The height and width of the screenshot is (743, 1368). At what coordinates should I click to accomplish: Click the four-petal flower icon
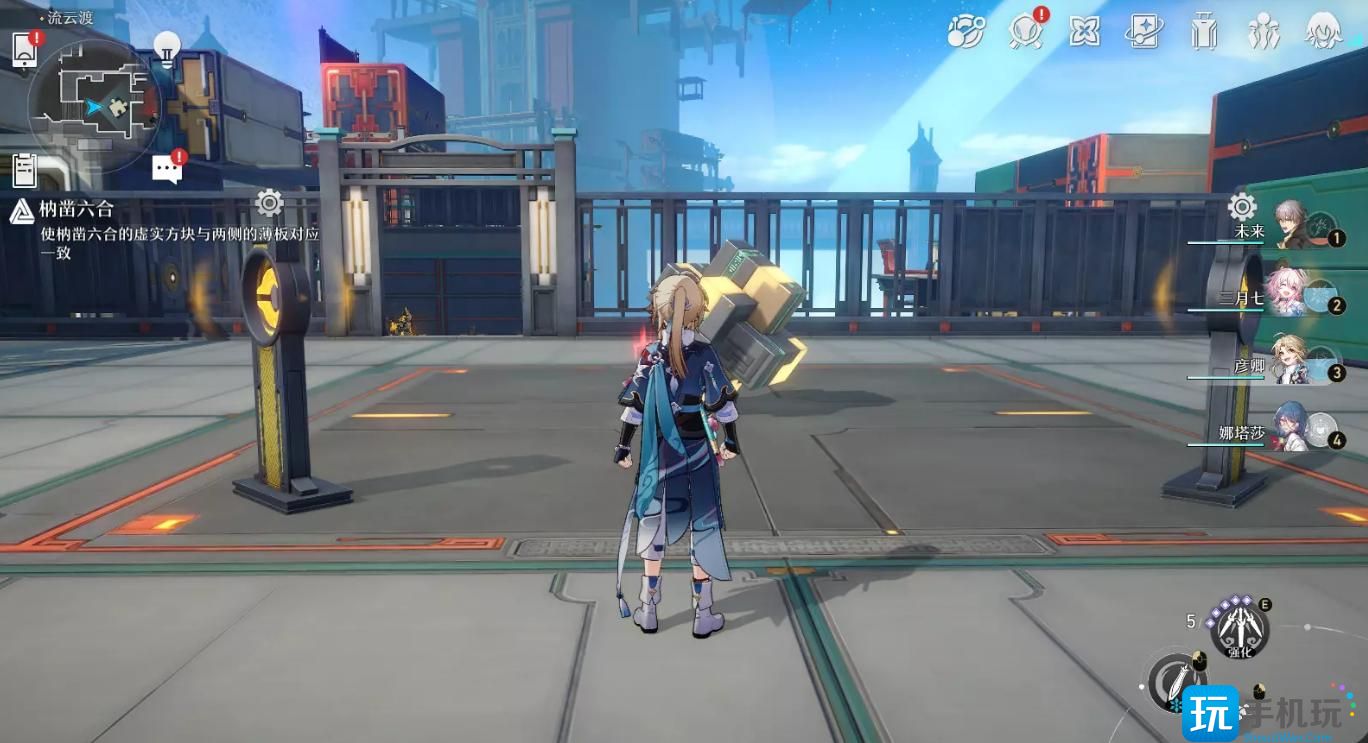pyautogui.click(x=1084, y=32)
